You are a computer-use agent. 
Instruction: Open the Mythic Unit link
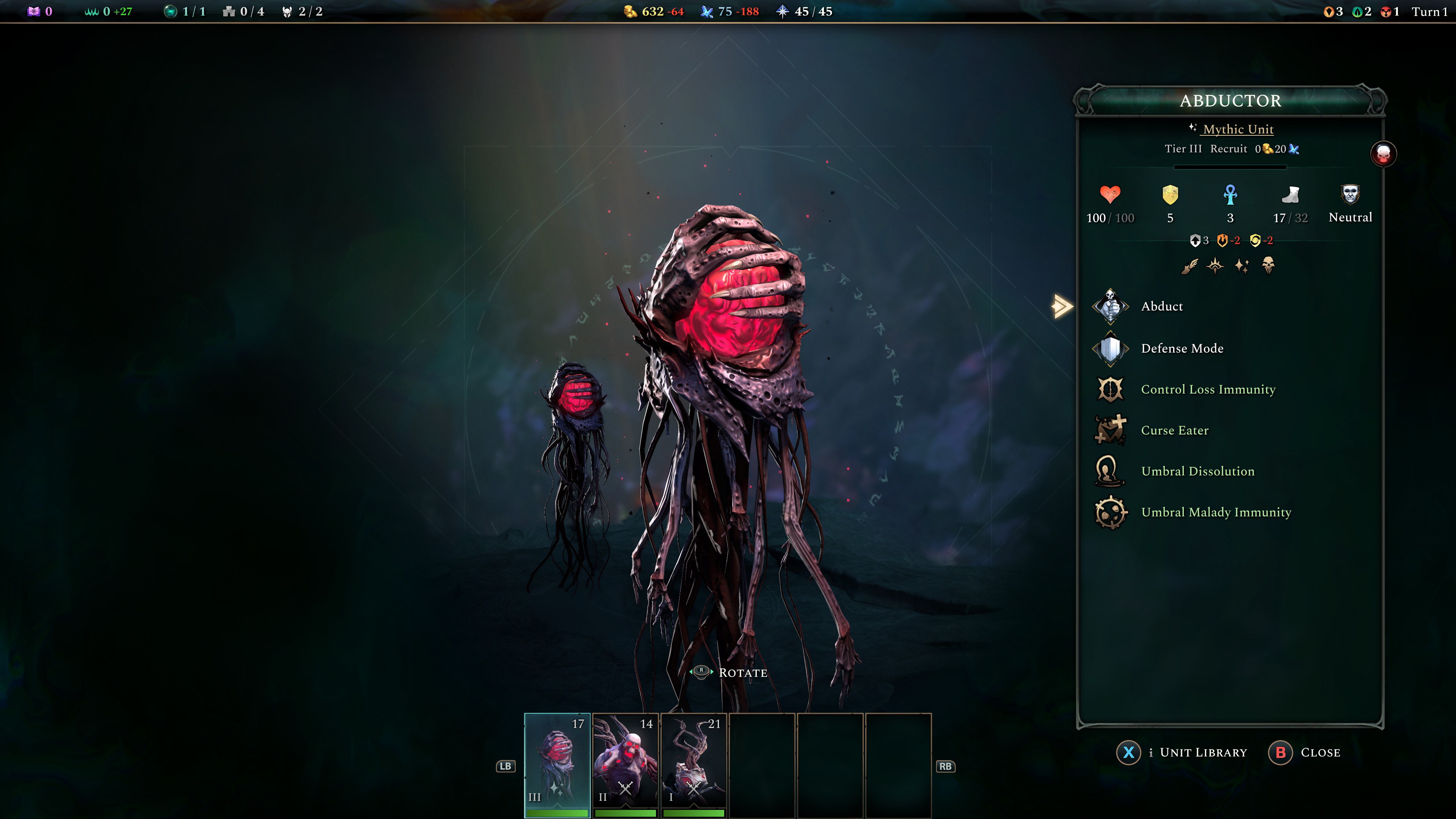(1238, 129)
